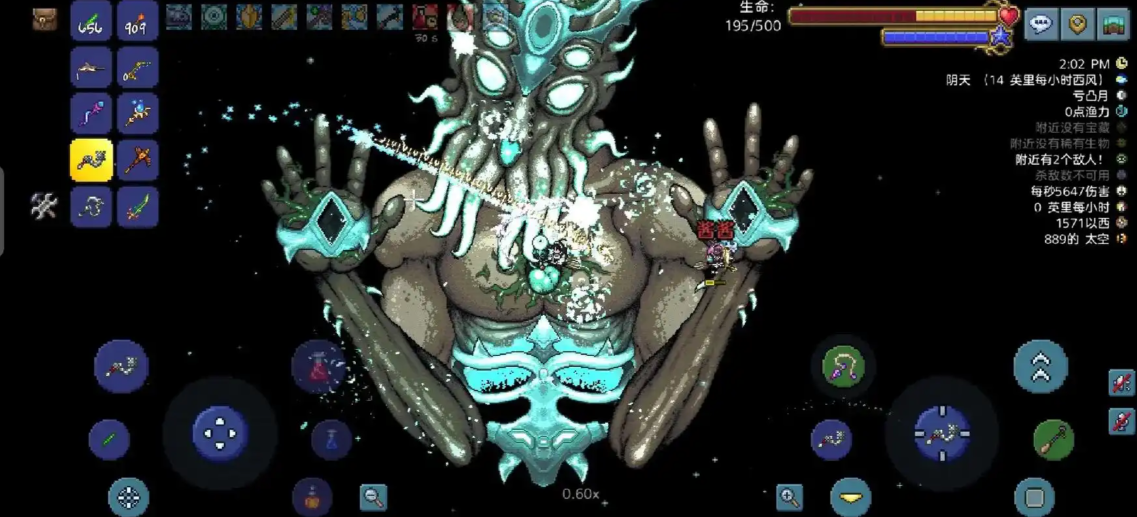Image resolution: width=1137 pixels, height=517 pixels.
Task: Select the hotbar slot showing 909
Action: [x=138, y=22]
